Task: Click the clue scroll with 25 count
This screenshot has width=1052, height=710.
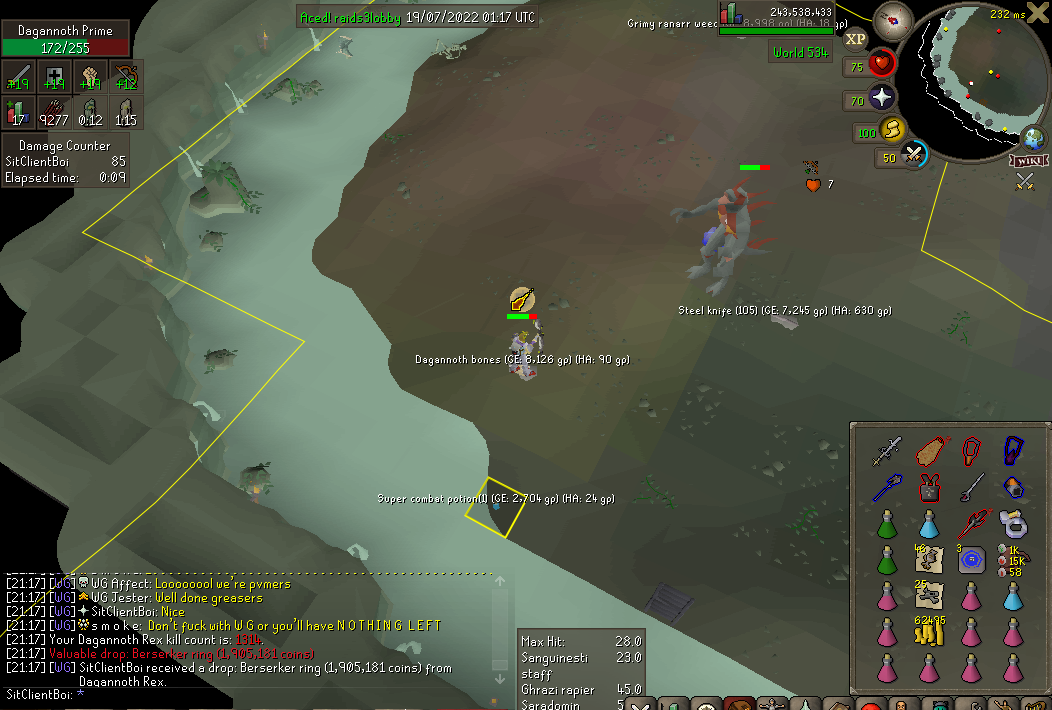Action: (929, 595)
